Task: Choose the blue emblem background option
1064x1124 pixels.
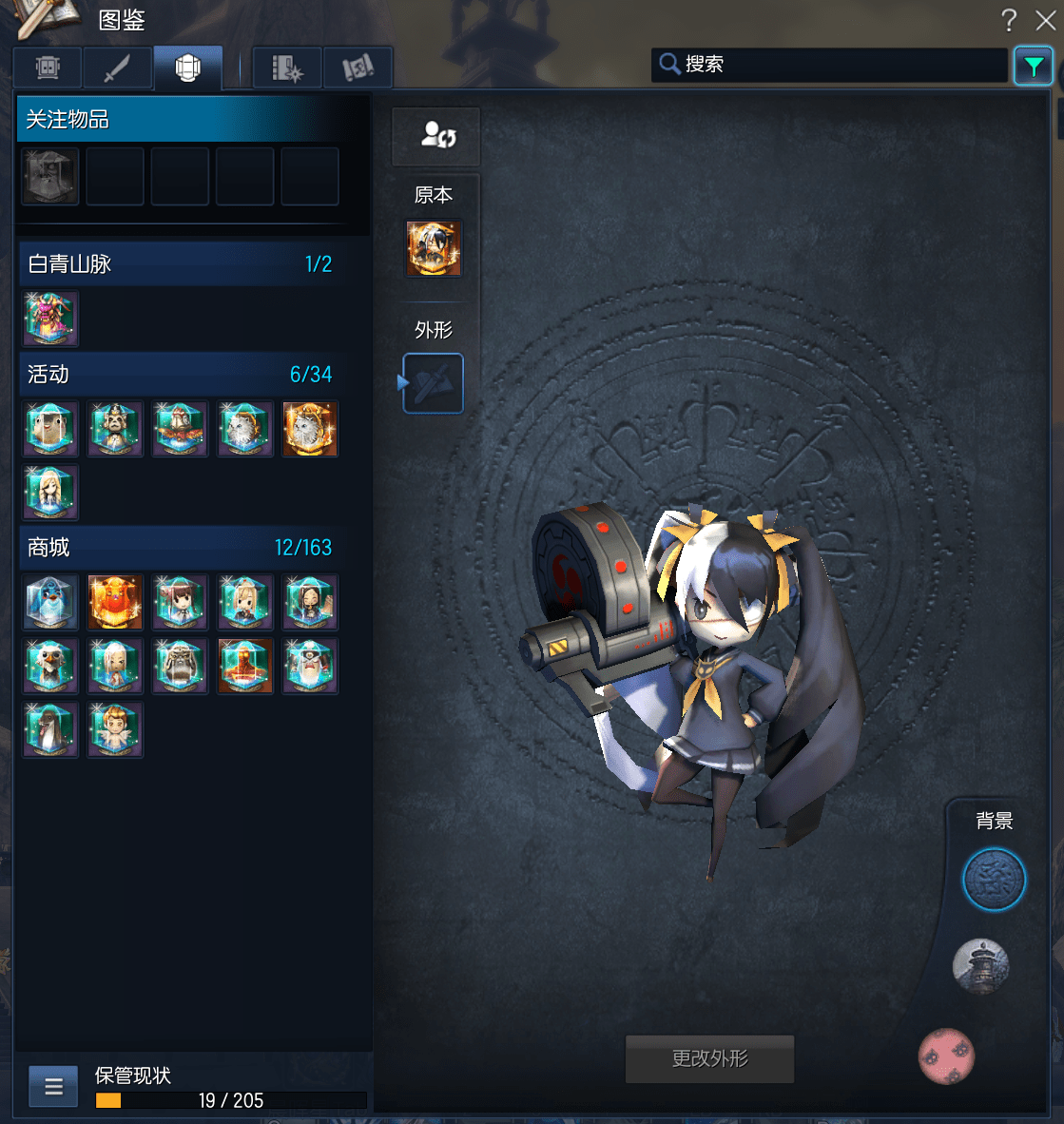Action: [x=994, y=880]
